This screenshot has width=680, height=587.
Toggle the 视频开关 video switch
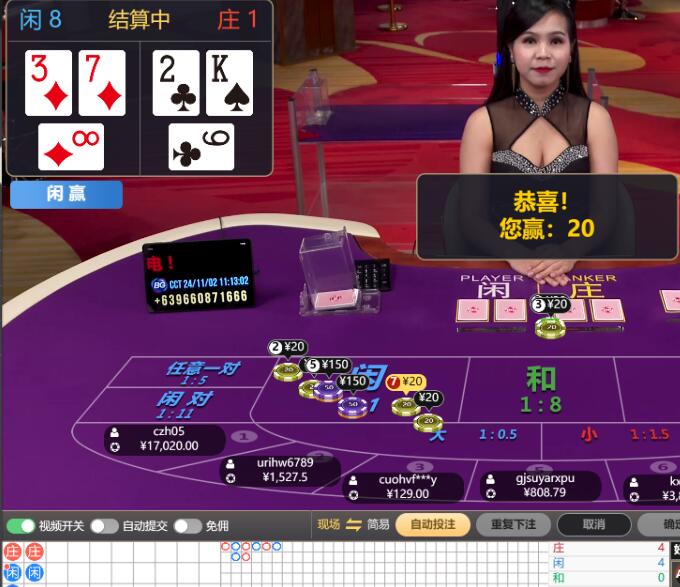pyautogui.click(x=21, y=526)
